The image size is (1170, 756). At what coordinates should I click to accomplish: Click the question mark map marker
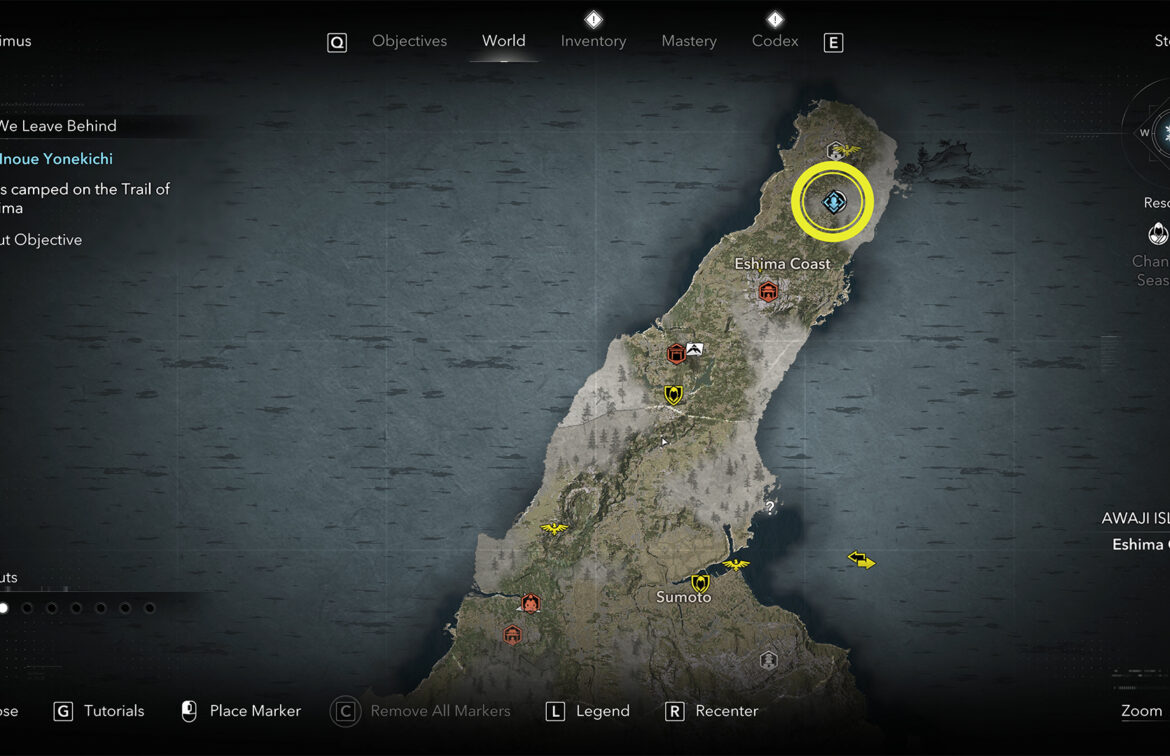[770, 508]
